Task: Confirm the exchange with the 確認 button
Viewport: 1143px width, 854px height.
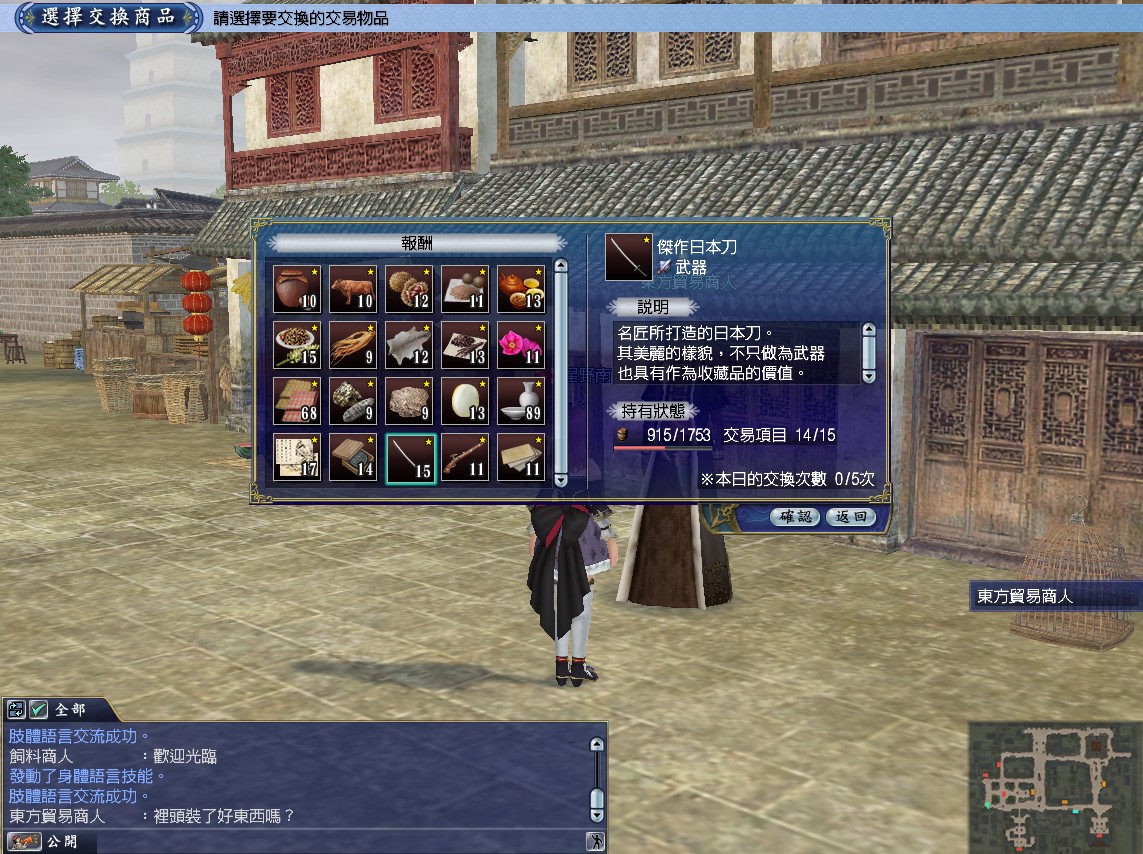Action: pyautogui.click(x=796, y=517)
